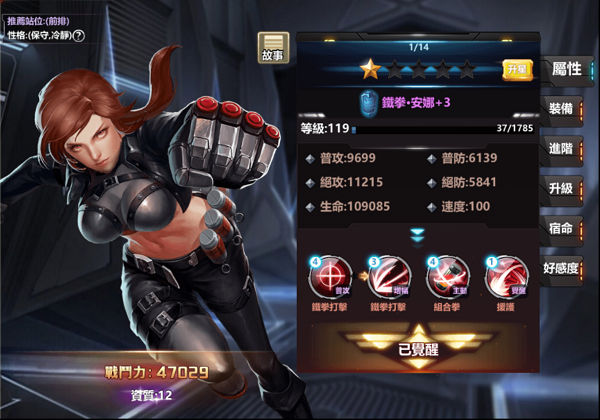The height and width of the screenshot is (420, 600).
Task: Show the 宿命 destiny tab
Action: (561, 229)
